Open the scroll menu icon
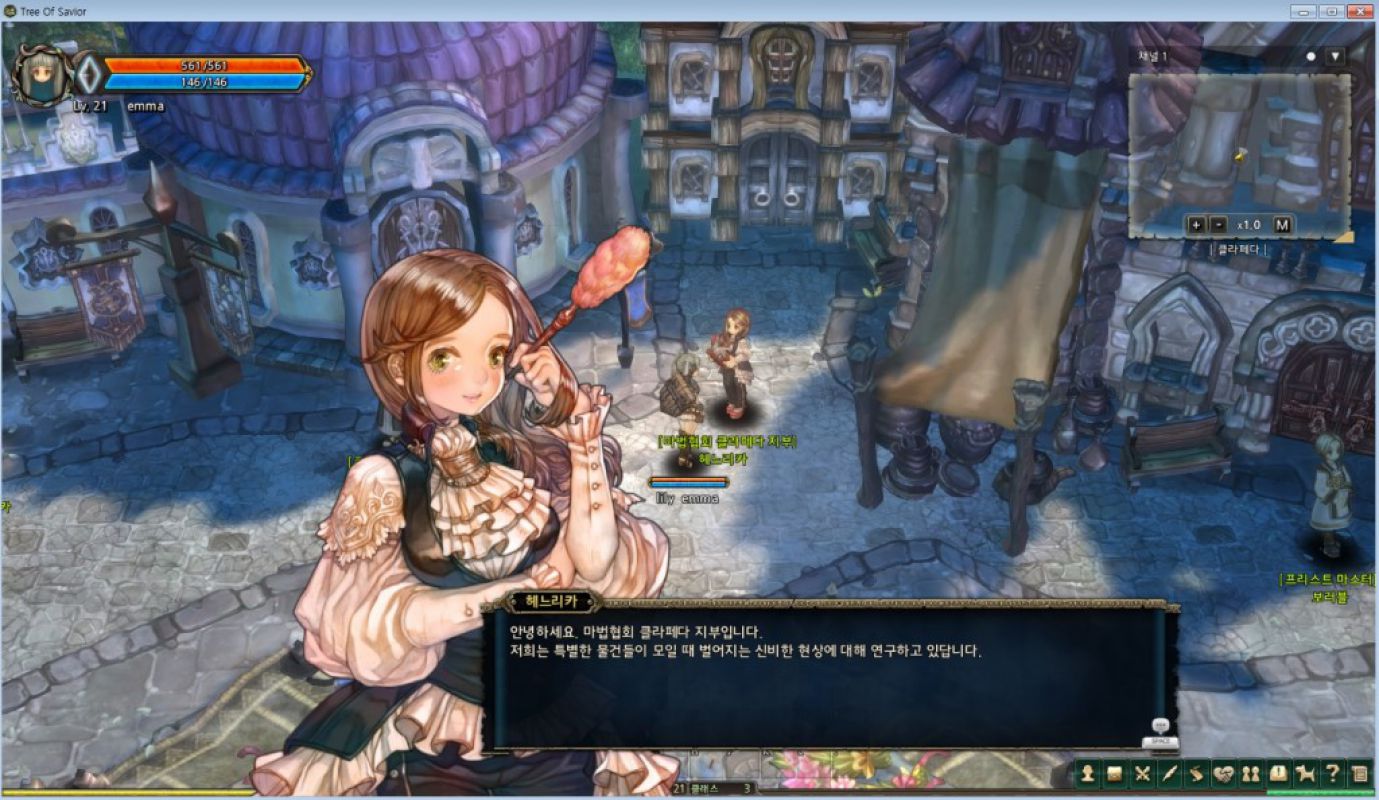This screenshot has width=1379, height=800. pos(1196,773)
